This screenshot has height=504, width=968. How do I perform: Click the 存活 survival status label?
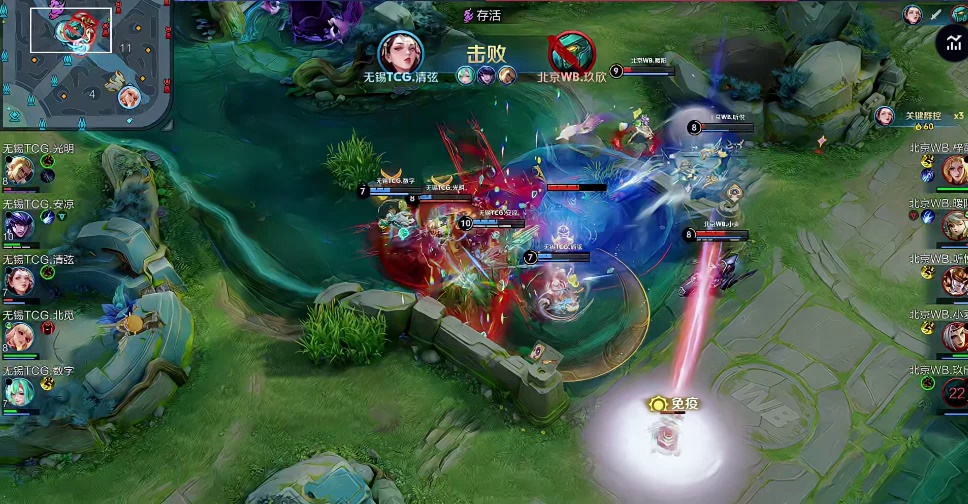coord(482,15)
